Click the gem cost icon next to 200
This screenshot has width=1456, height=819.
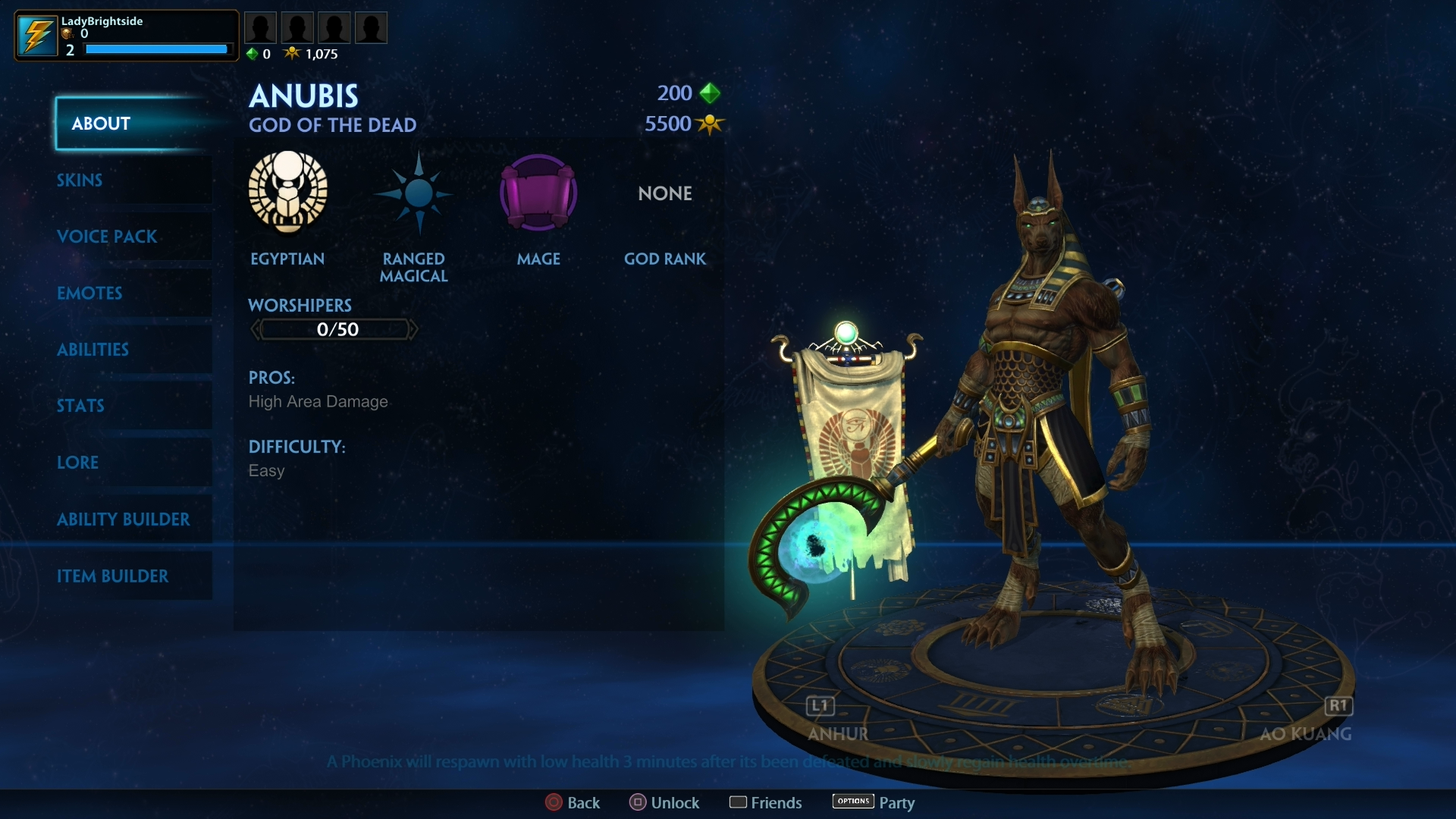click(710, 93)
